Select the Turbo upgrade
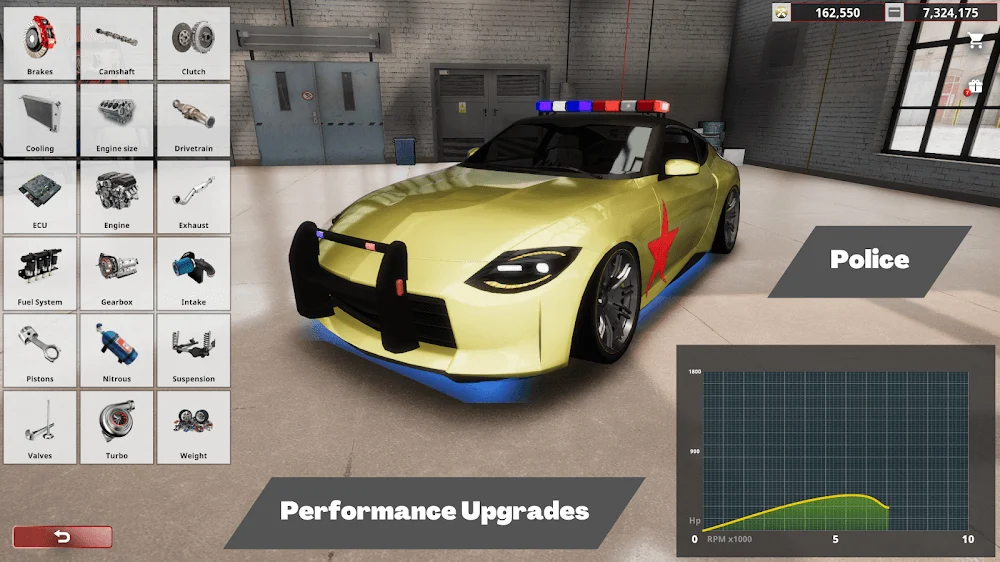 pos(117,427)
